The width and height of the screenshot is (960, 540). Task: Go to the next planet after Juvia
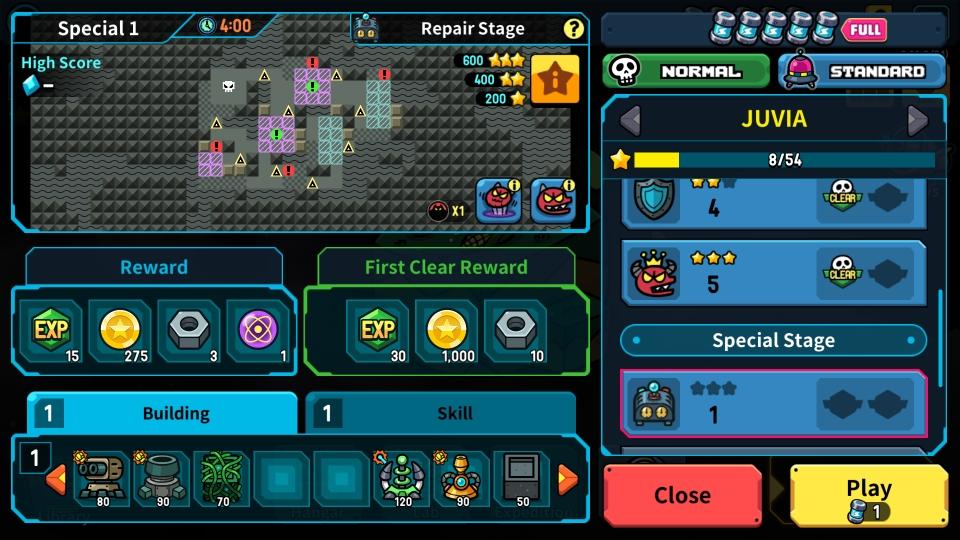[917, 120]
